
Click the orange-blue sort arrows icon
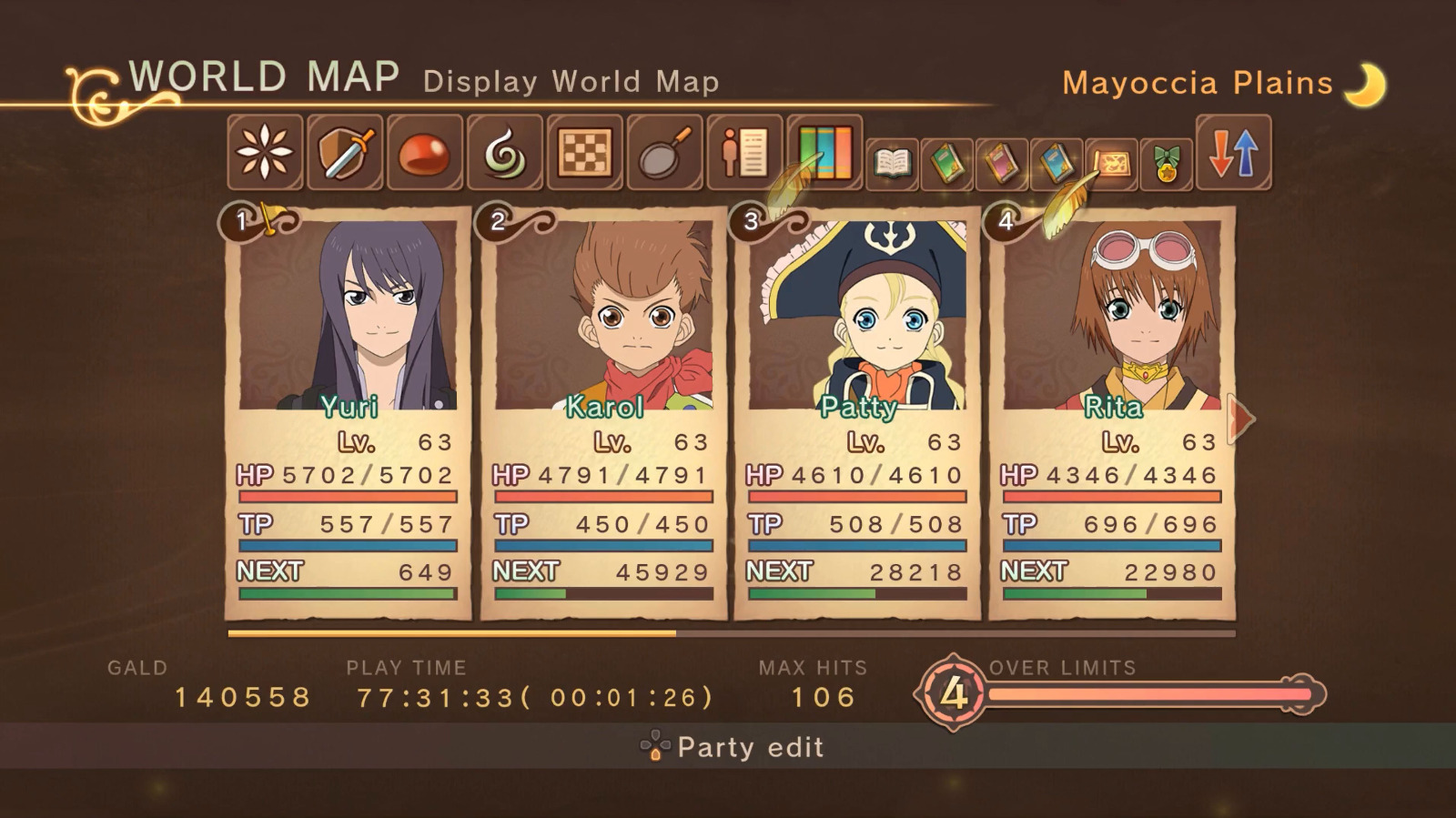point(1236,153)
